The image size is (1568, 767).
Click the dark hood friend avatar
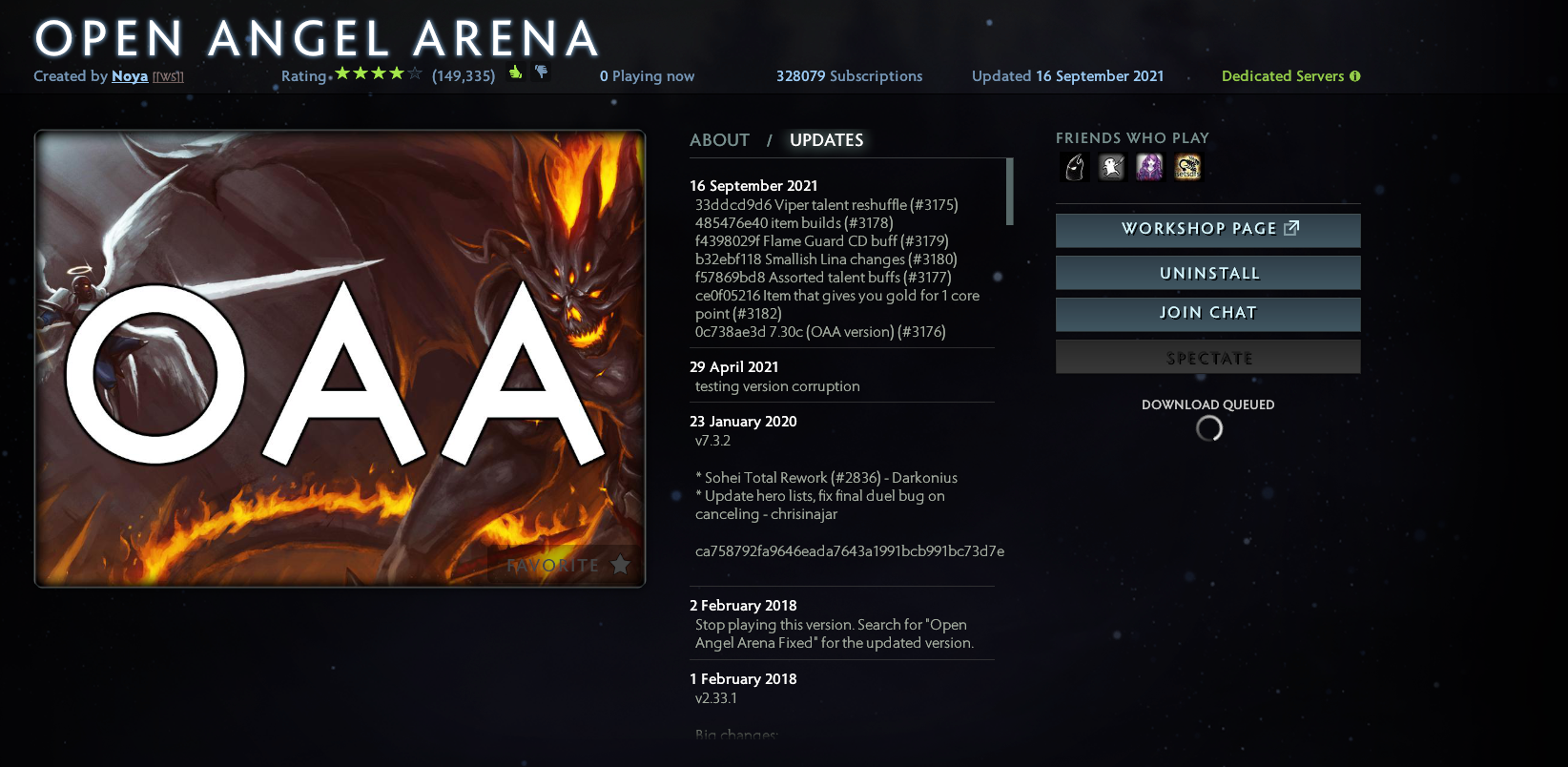(1074, 166)
